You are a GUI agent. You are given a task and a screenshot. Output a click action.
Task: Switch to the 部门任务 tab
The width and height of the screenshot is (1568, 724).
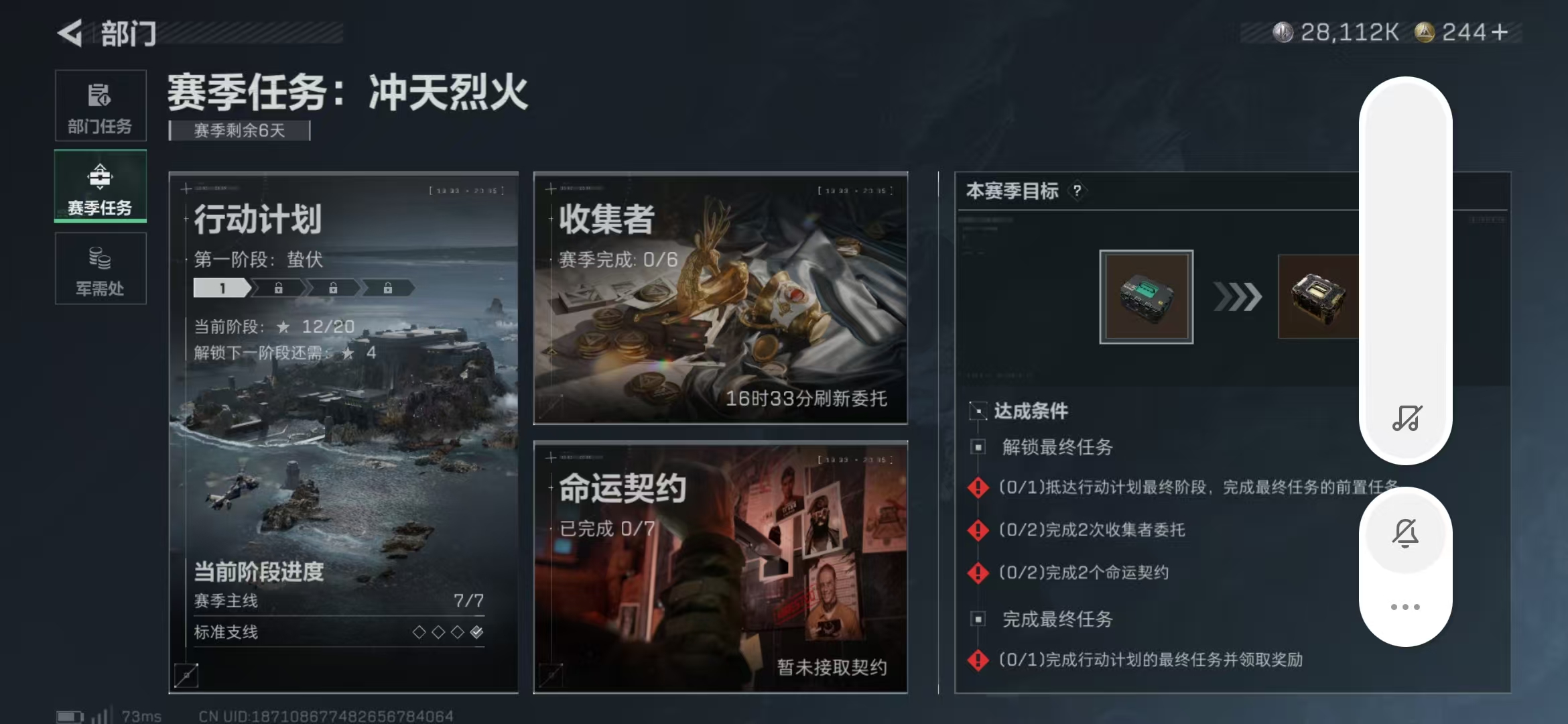tap(101, 104)
